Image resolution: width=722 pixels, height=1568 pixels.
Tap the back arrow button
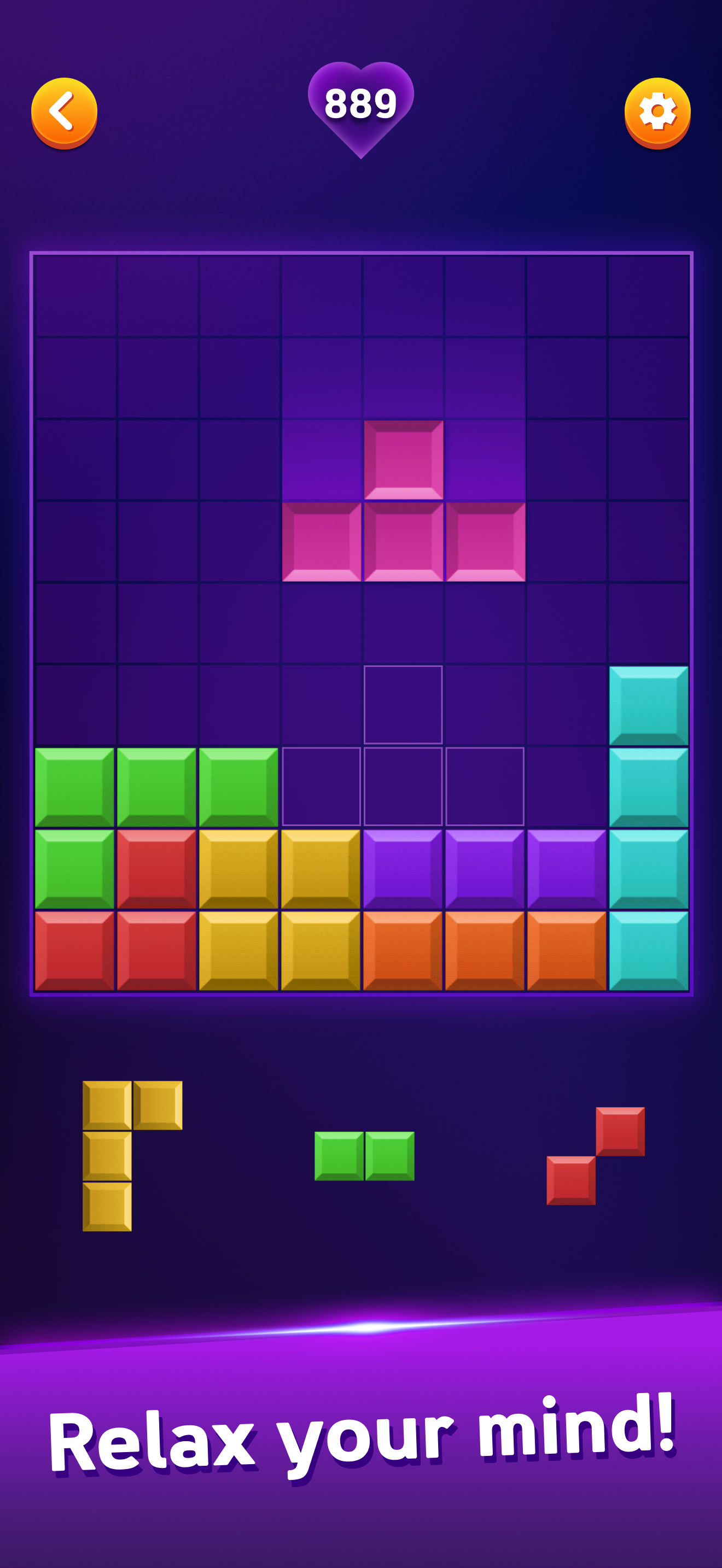(x=66, y=111)
